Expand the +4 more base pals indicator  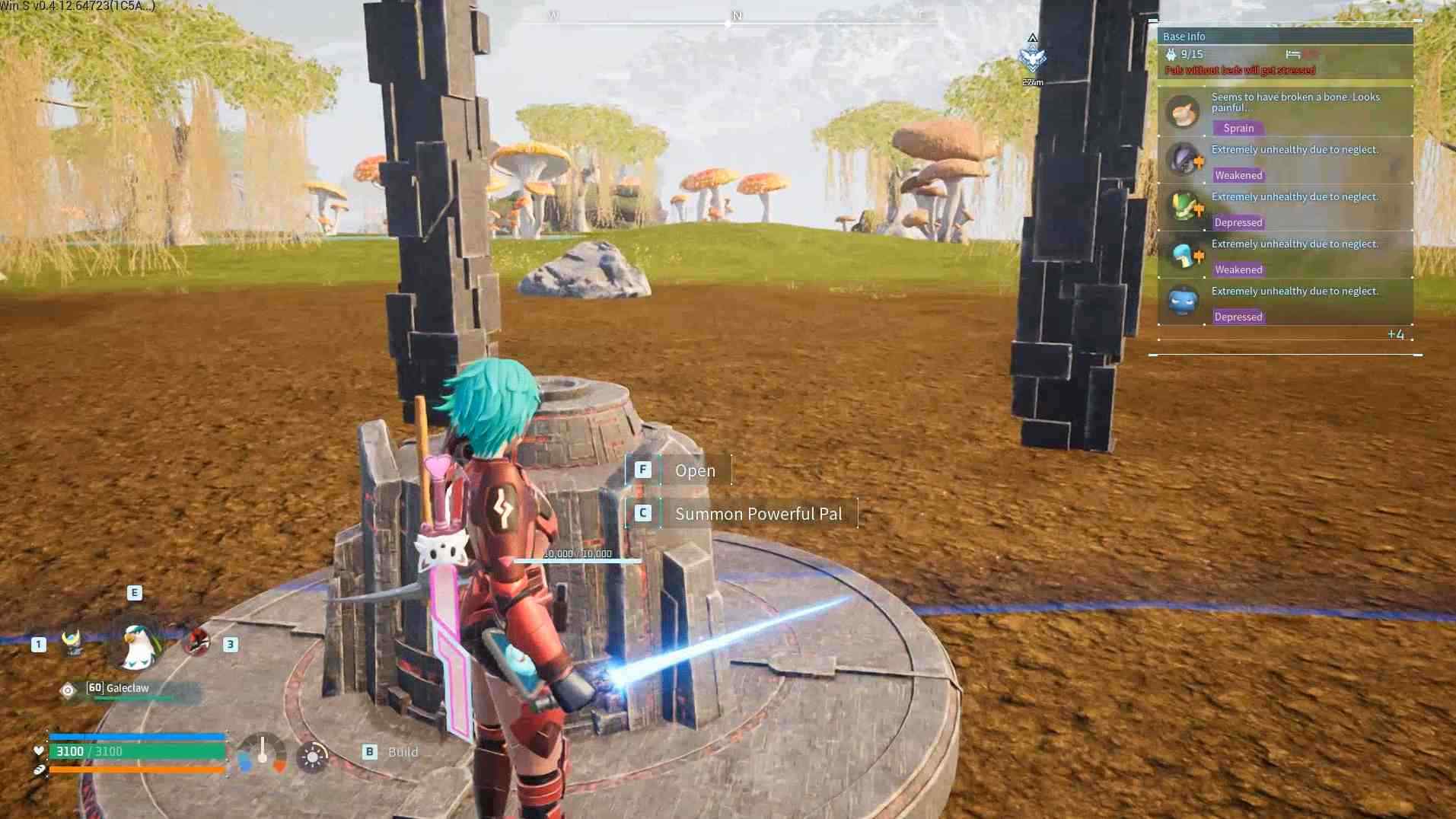(1395, 335)
